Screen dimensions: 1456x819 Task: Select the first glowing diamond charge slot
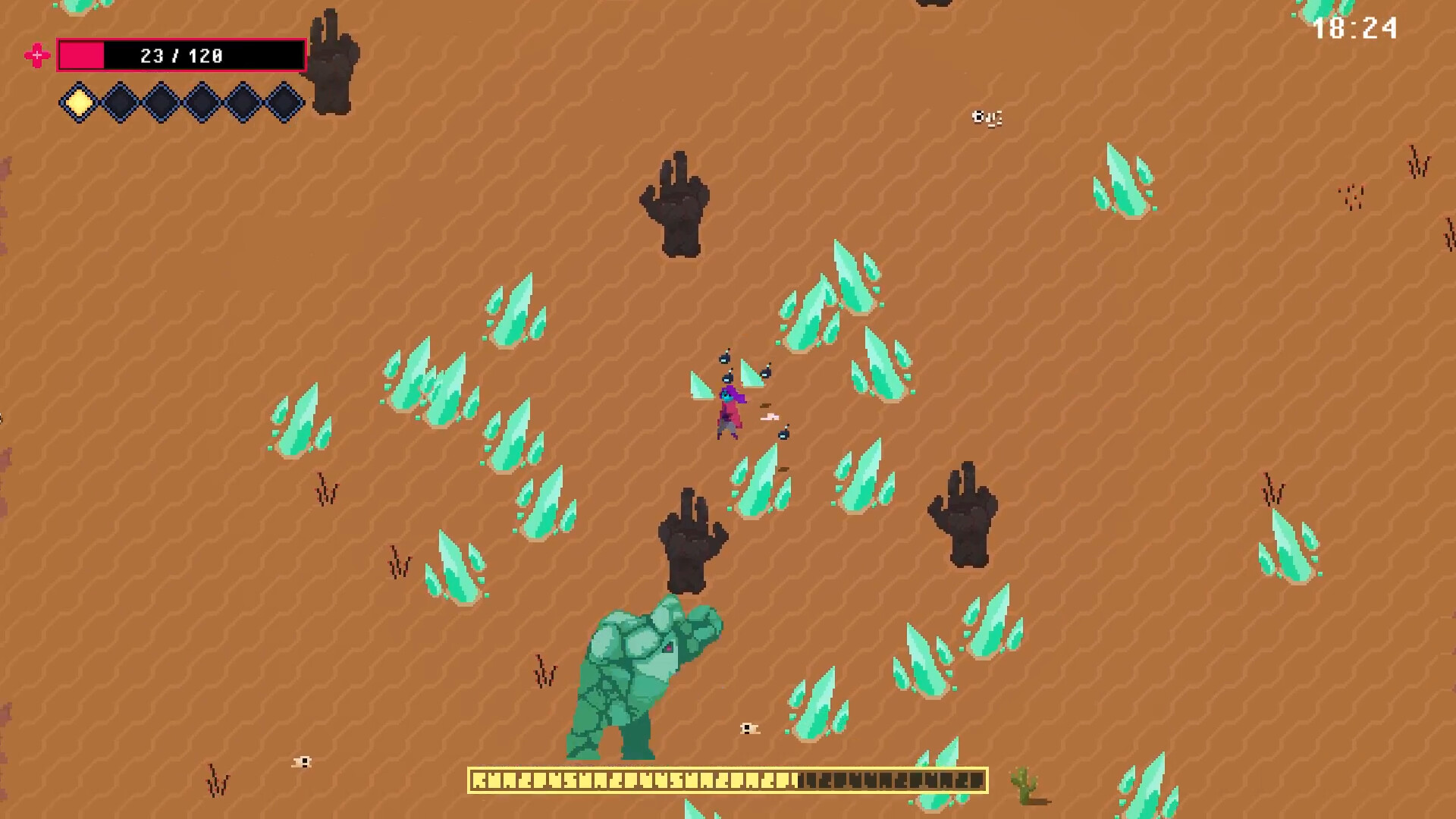coord(78,102)
